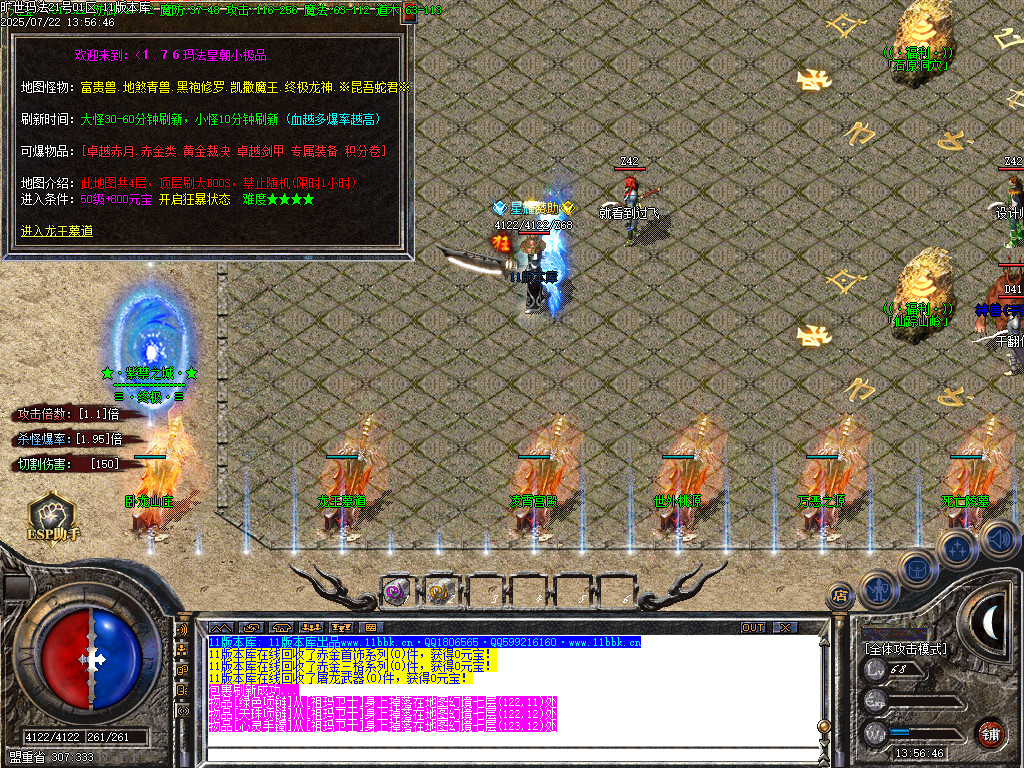This screenshot has width=1024, height=768.
Task: Click the OUT button above chat
Action: [752, 627]
